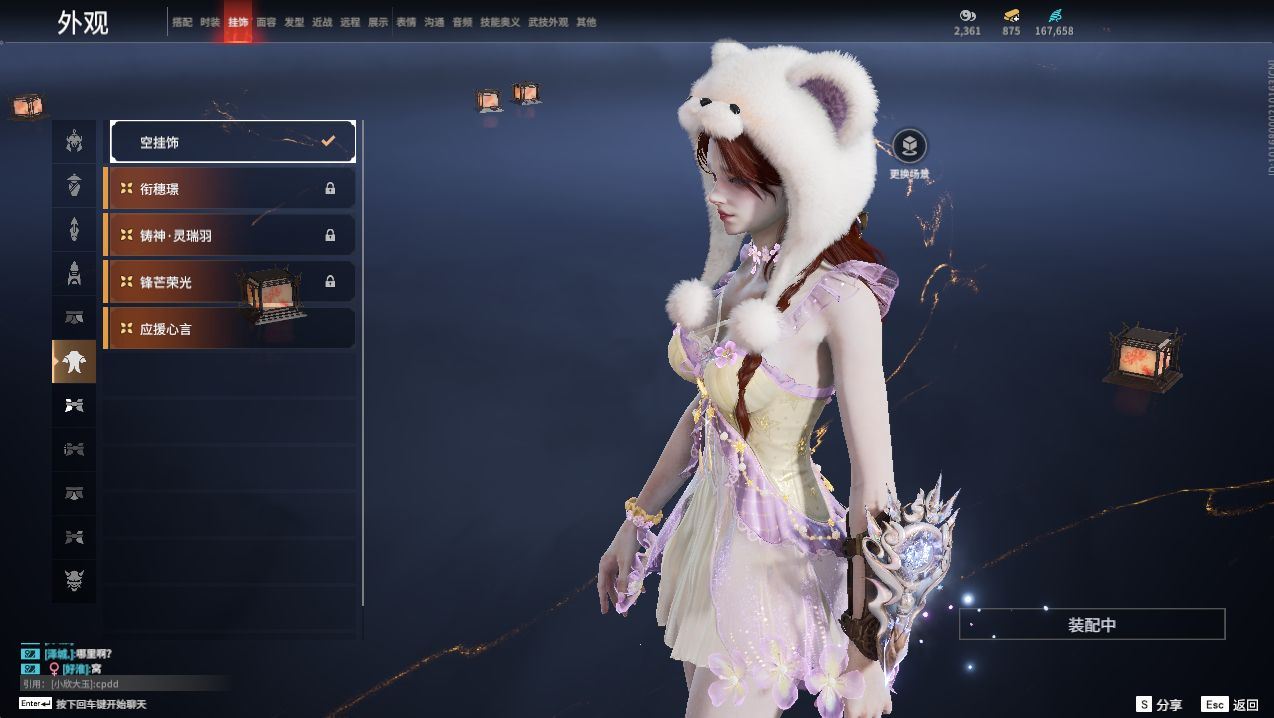The image size is (1274, 718).
Task: Switch to the 近战 melee tab
Action: 322,22
